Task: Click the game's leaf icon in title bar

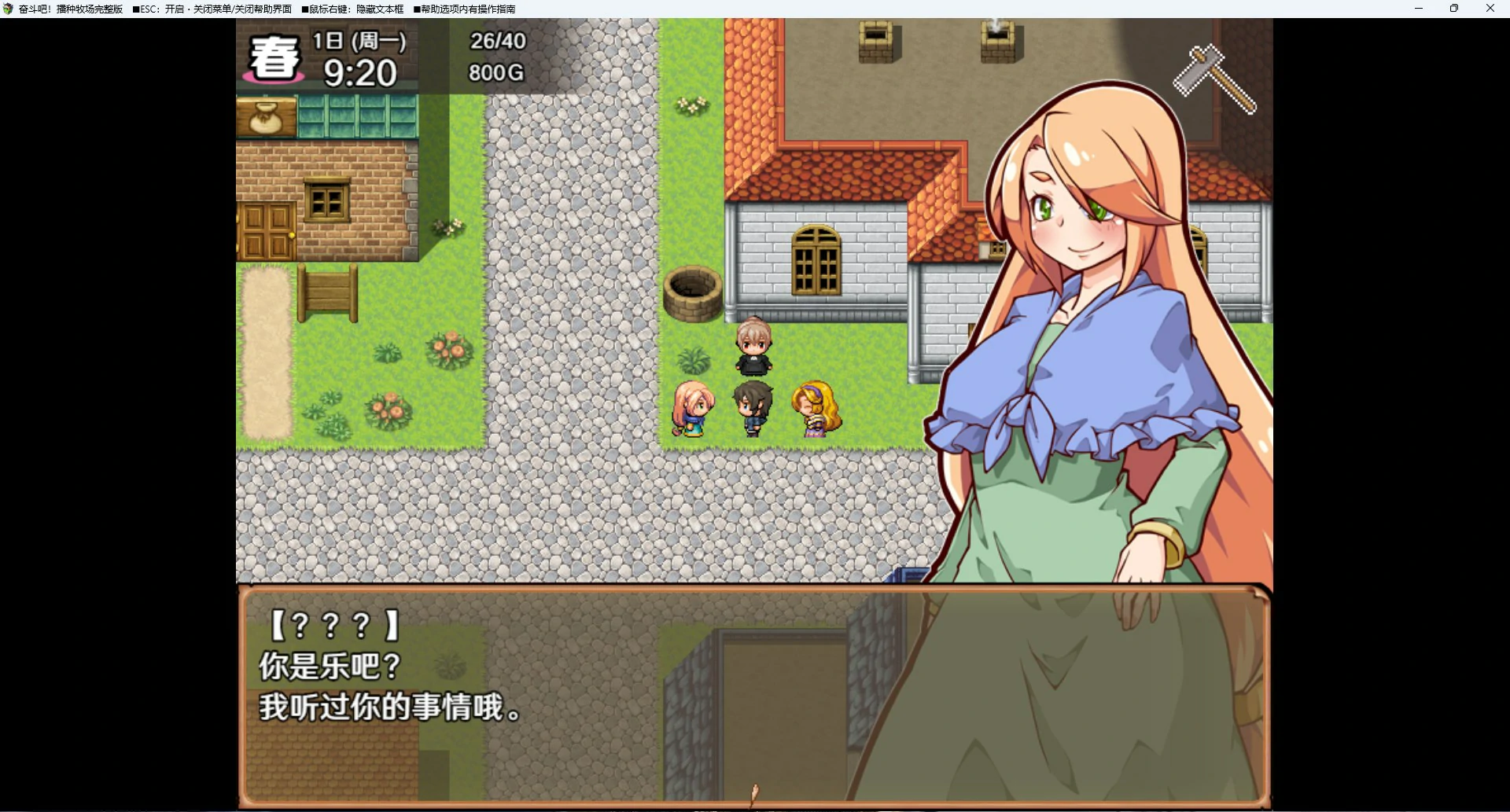Action: click(8, 9)
